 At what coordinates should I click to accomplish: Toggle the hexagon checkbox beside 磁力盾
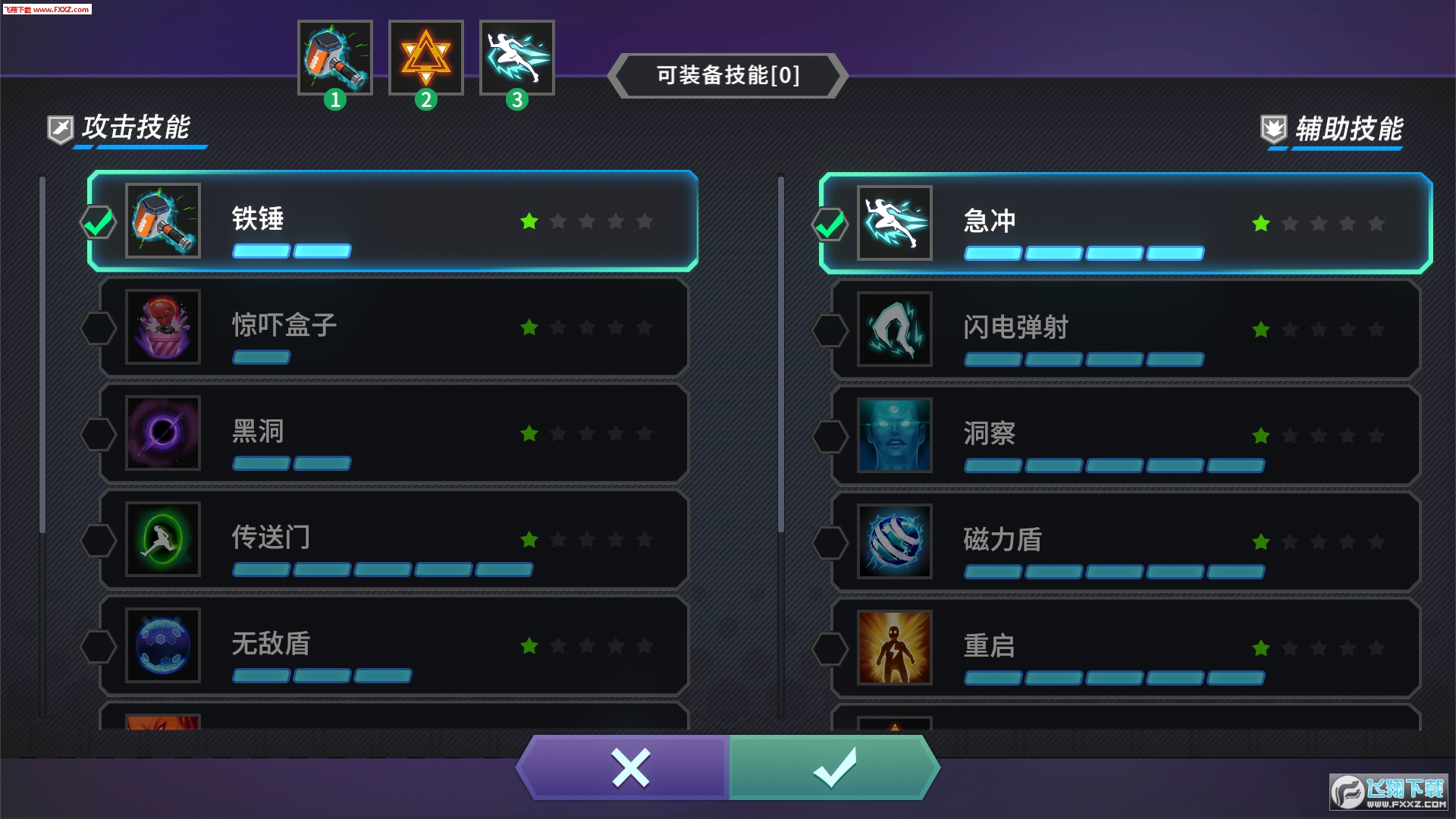pos(830,542)
